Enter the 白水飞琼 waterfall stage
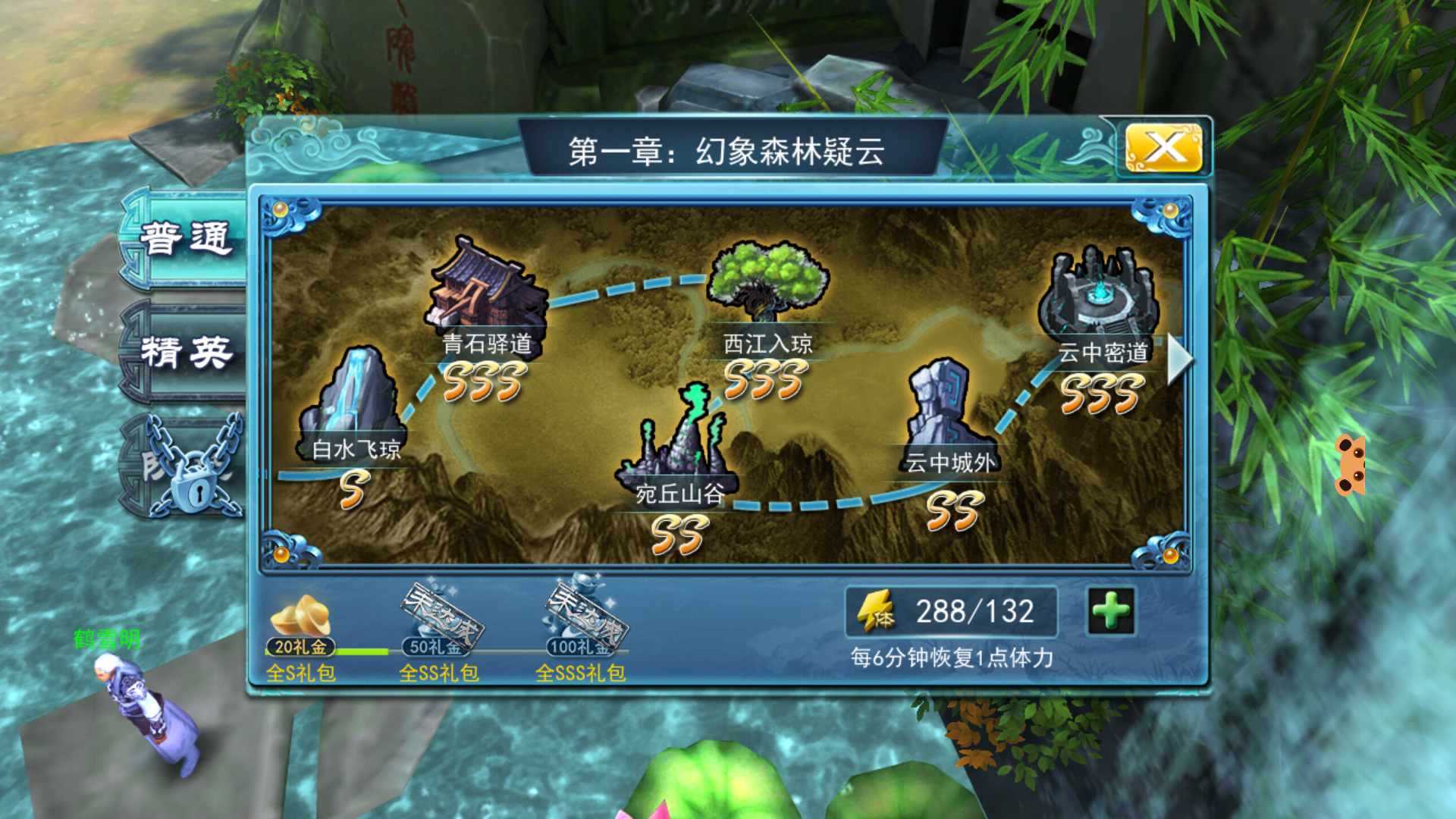The width and height of the screenshot is (1456, 819). (353, 402)
